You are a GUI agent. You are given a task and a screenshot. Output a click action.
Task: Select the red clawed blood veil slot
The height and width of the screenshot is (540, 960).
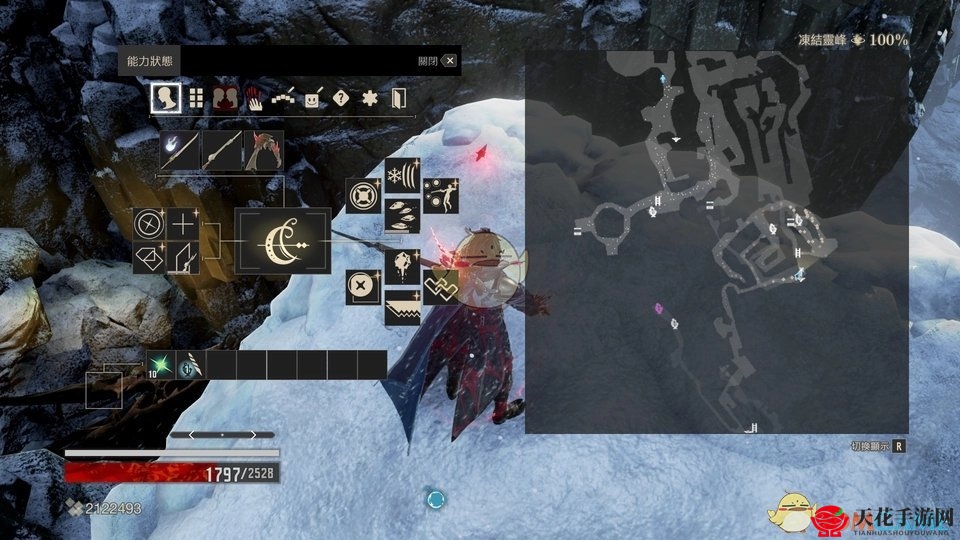click(x=263, y=151)
